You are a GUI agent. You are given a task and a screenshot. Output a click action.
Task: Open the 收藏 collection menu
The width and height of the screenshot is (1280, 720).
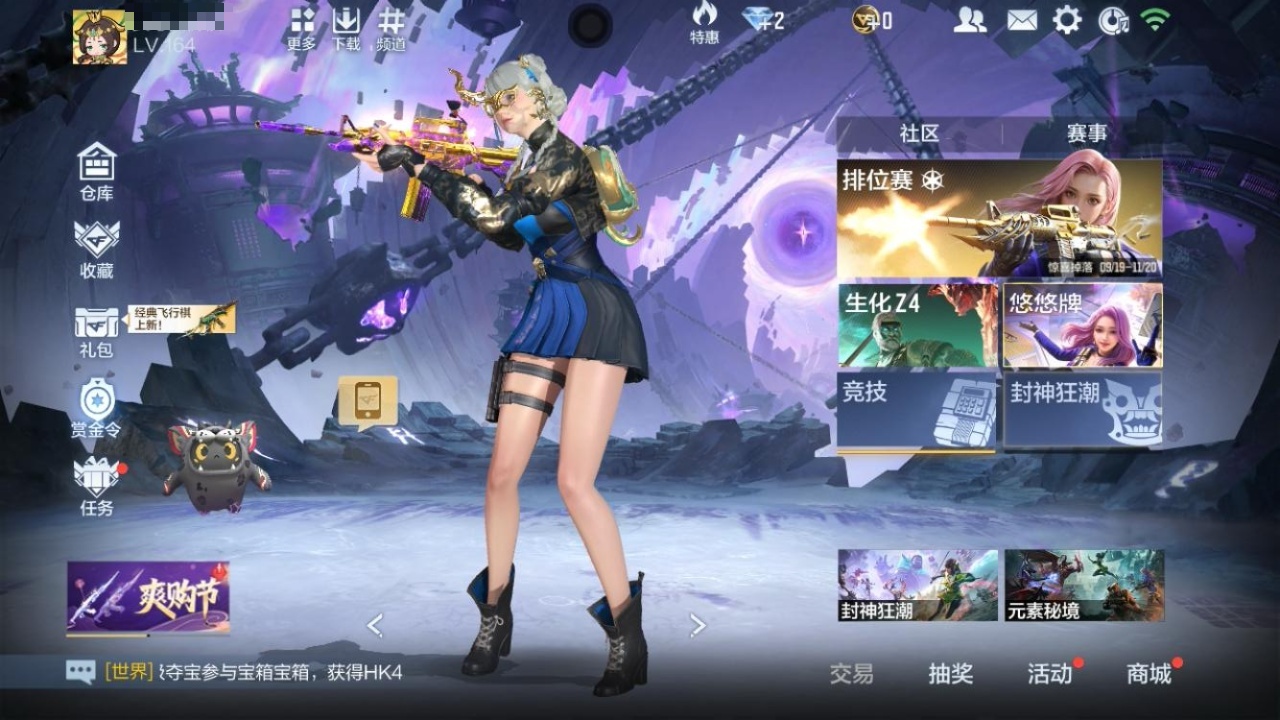point(97,247)
